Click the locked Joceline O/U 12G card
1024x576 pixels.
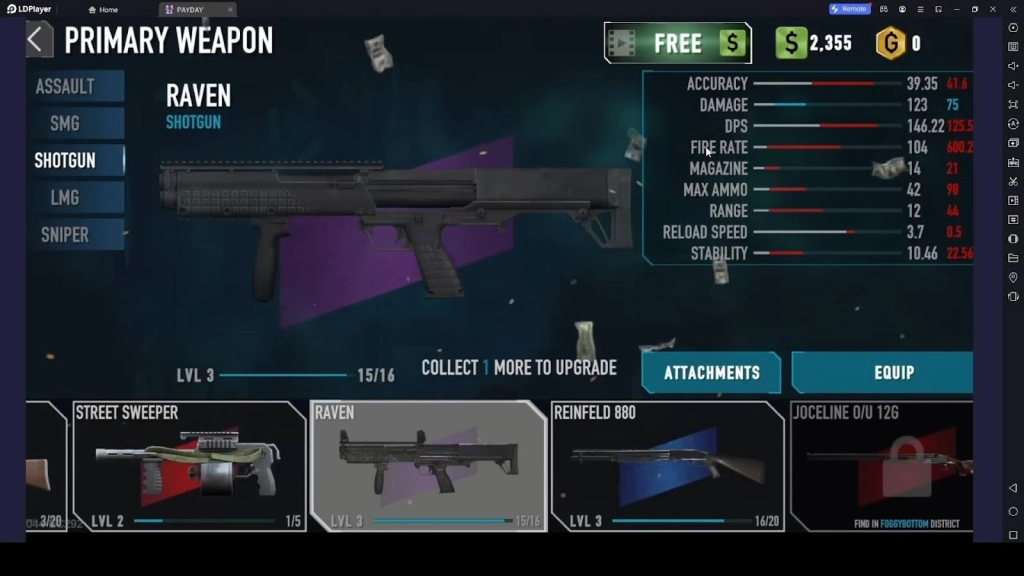(882, 466)
